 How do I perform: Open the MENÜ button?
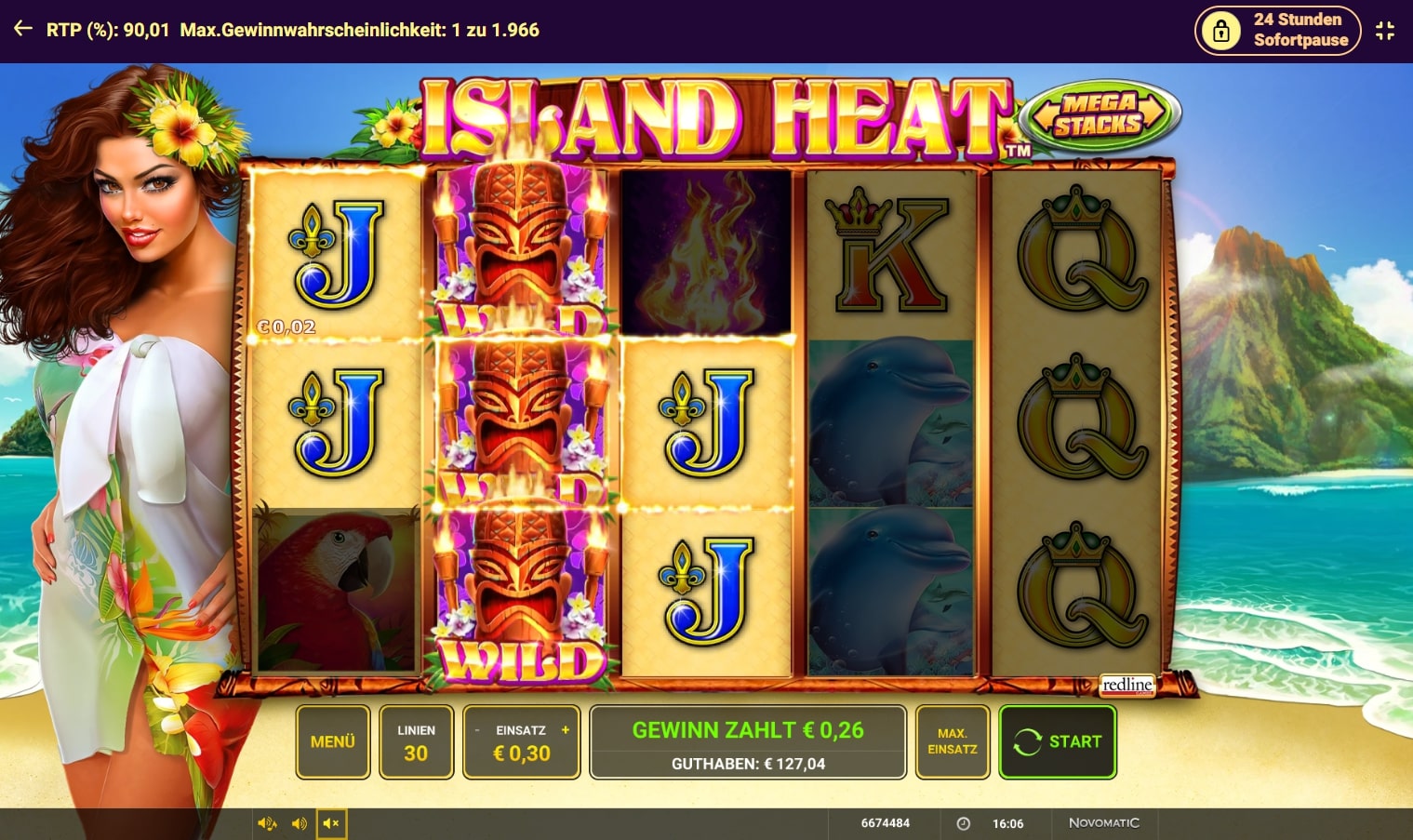(x=332, y=741)
